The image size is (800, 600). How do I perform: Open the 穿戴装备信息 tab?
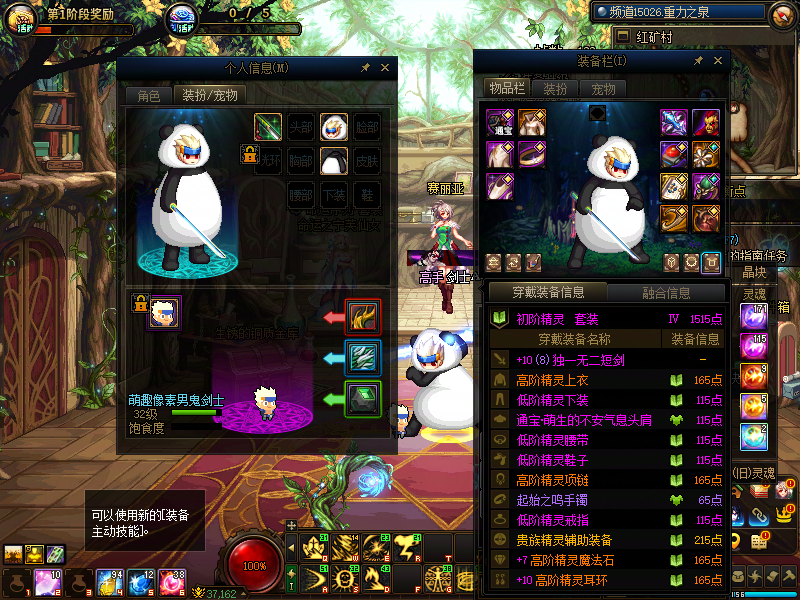pyautogui.click(x=548, y=293)
